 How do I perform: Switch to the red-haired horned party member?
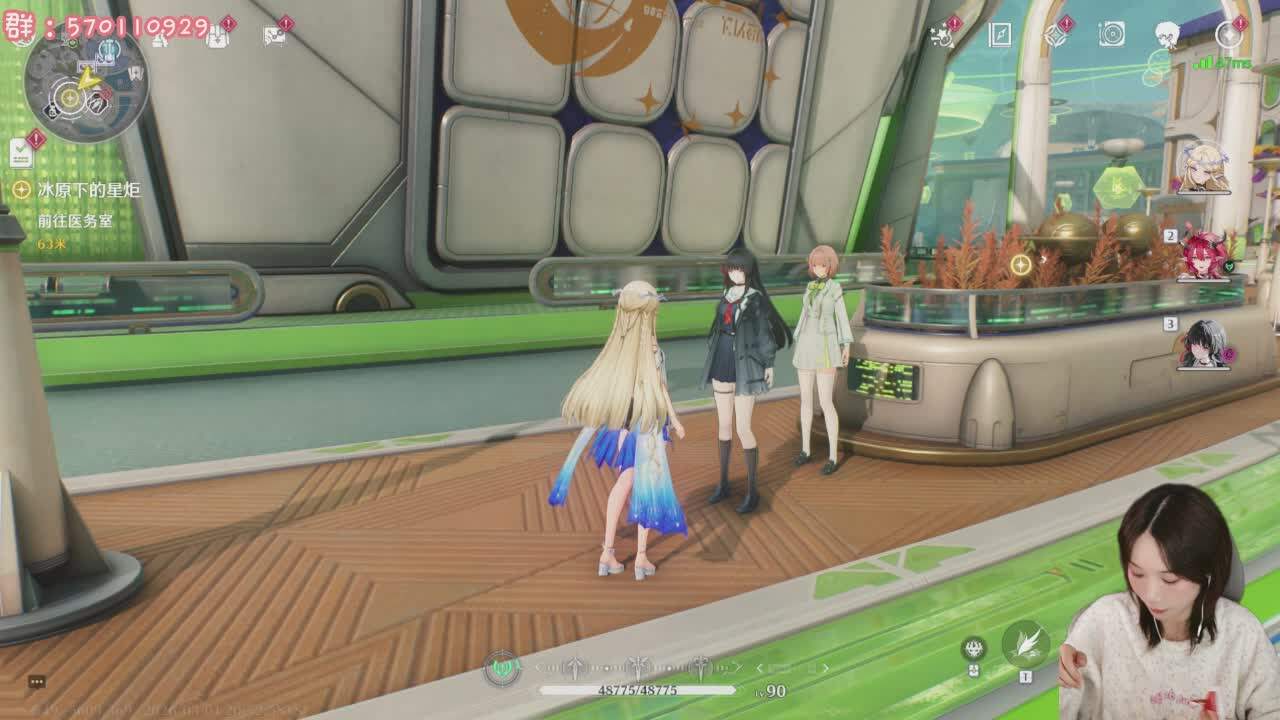tap(1204, 255)
